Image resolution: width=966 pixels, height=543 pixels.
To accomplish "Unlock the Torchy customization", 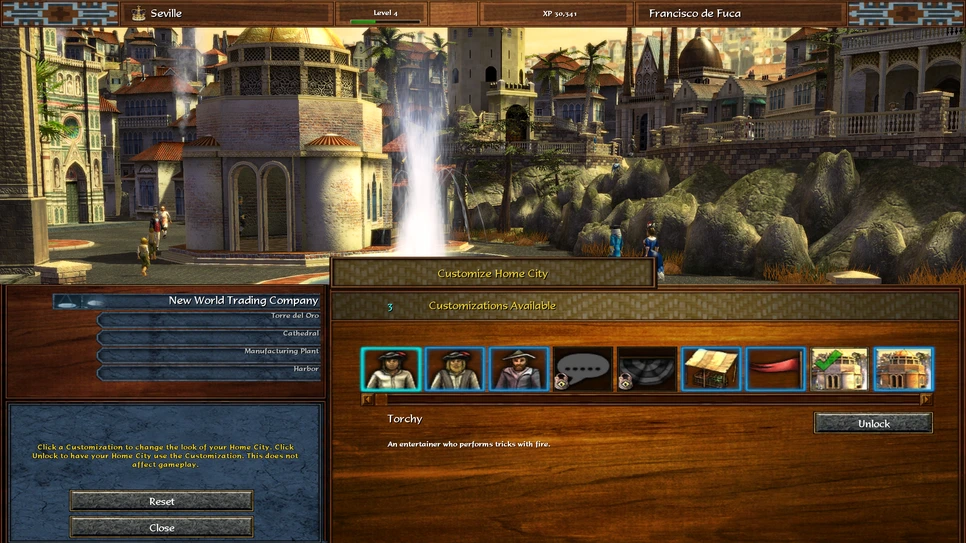I will pyautogui.click(x=873, y=423).
